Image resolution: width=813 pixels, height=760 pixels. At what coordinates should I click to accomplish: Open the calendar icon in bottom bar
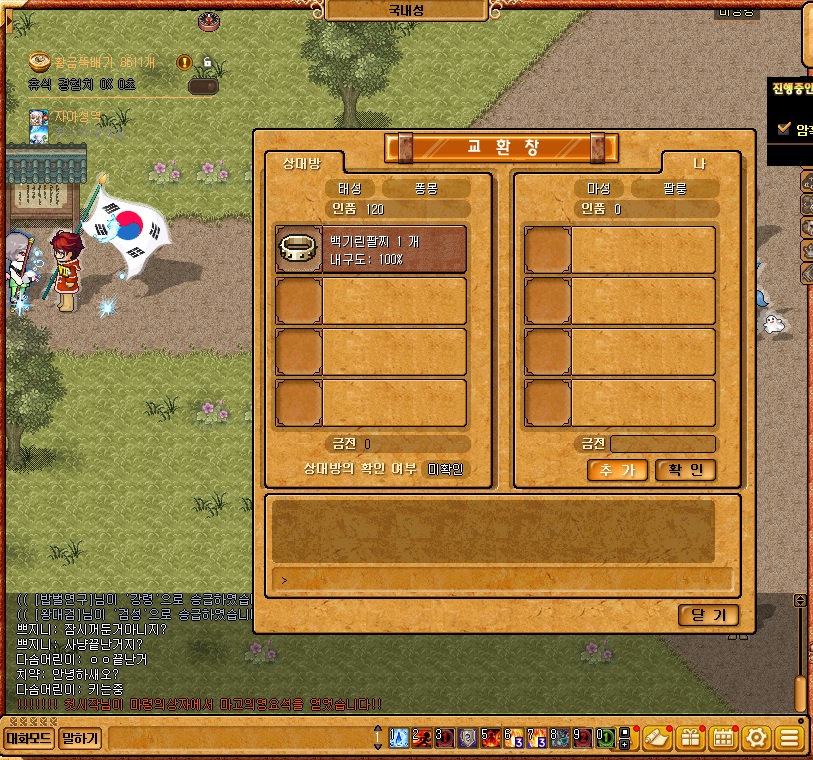tap(723, 739)
